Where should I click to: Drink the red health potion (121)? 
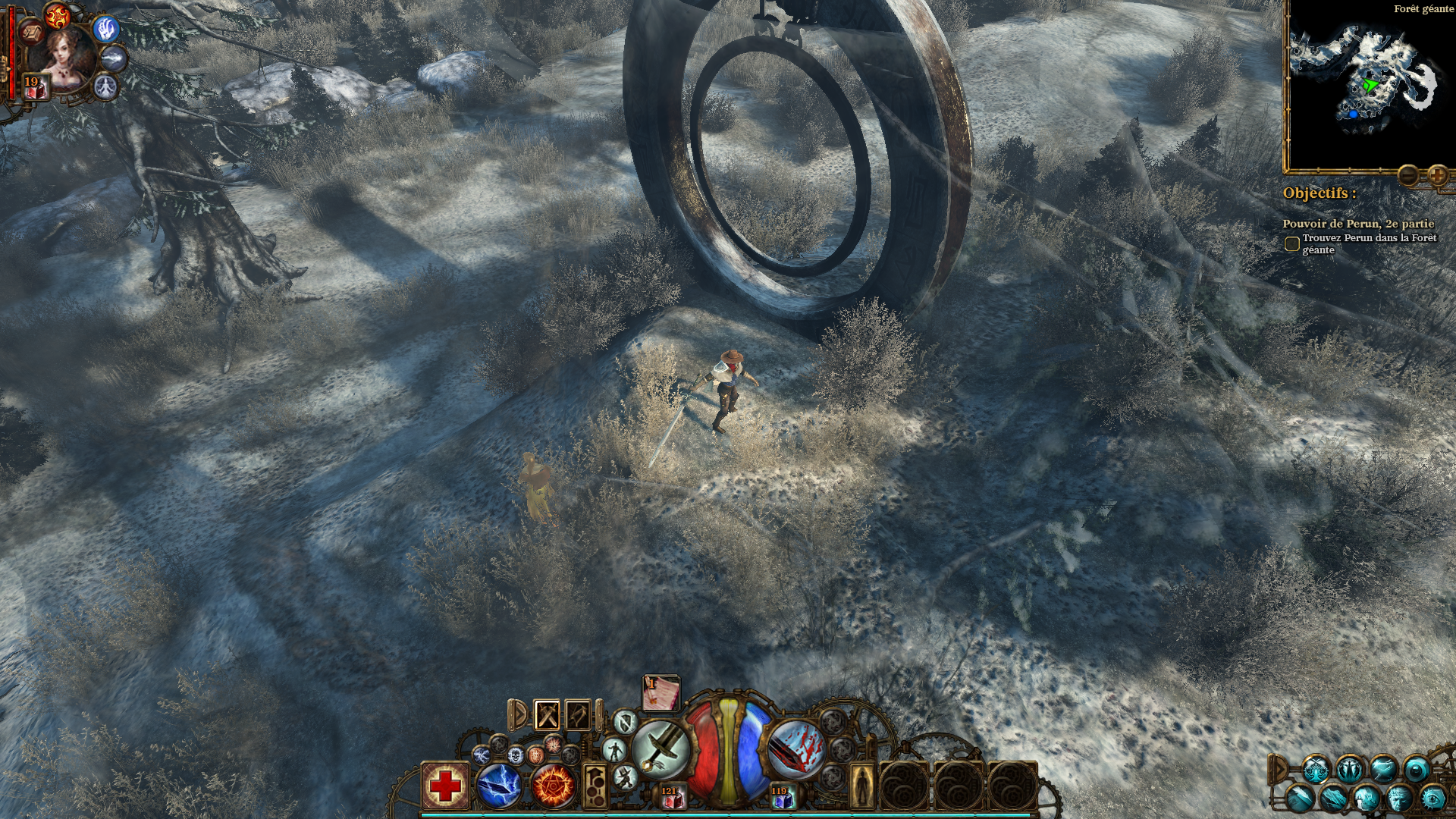(x=671, y=797)
